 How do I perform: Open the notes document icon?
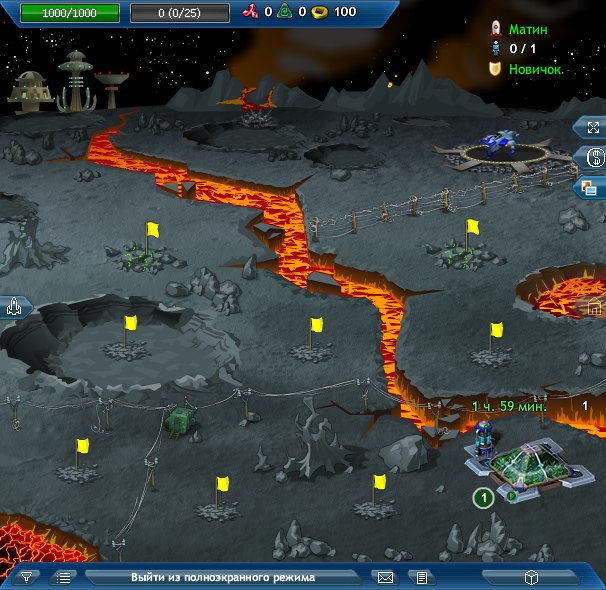422,577
